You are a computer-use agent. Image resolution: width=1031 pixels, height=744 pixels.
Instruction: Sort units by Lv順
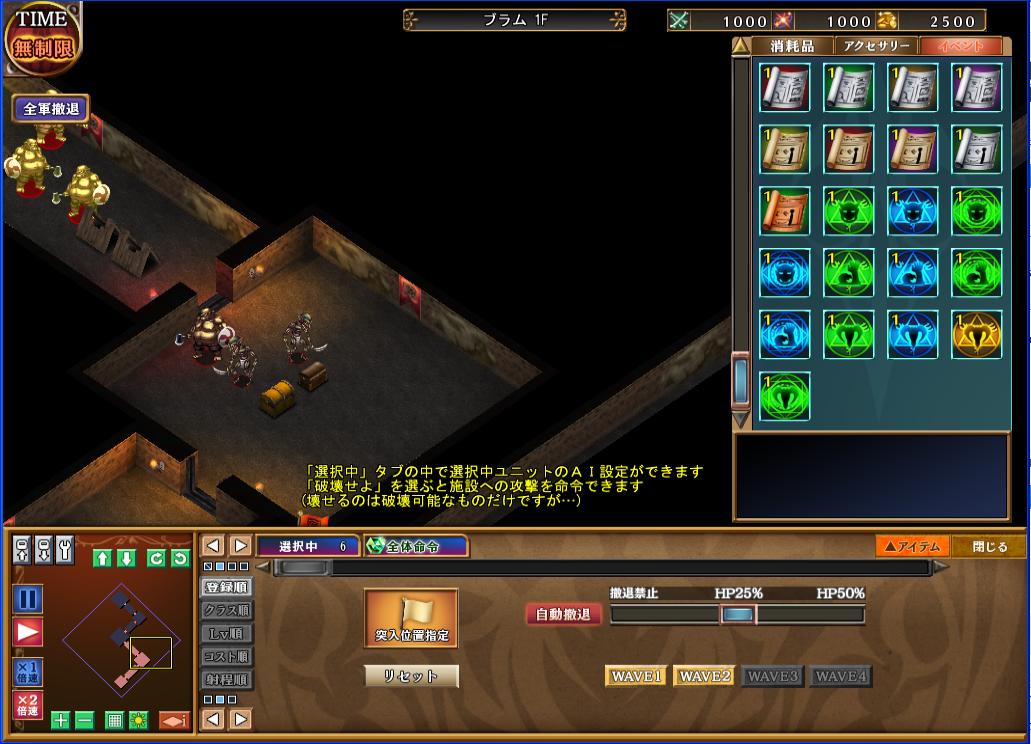[x=227, y=633]
